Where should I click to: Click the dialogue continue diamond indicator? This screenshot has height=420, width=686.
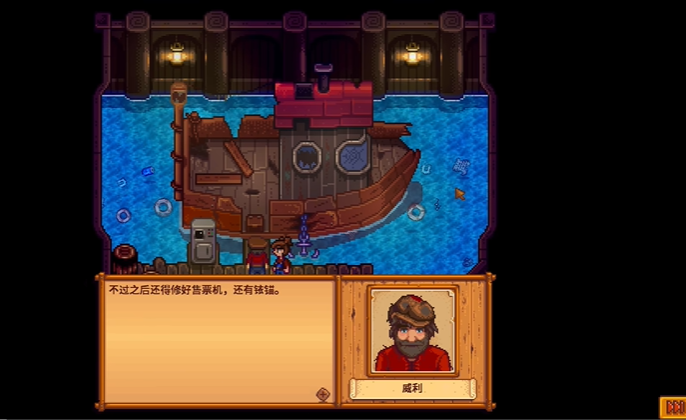(x=322, y=394)
